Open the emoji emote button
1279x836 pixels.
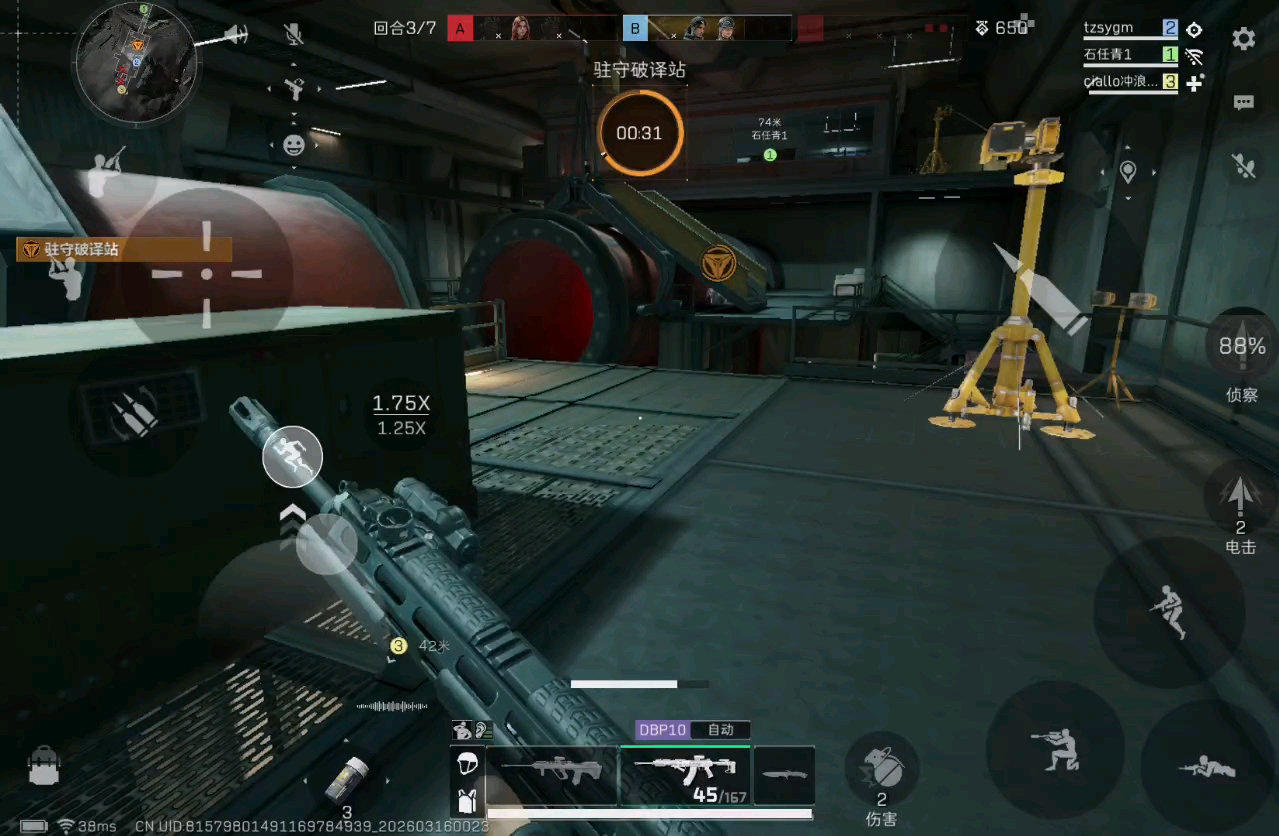293,145
